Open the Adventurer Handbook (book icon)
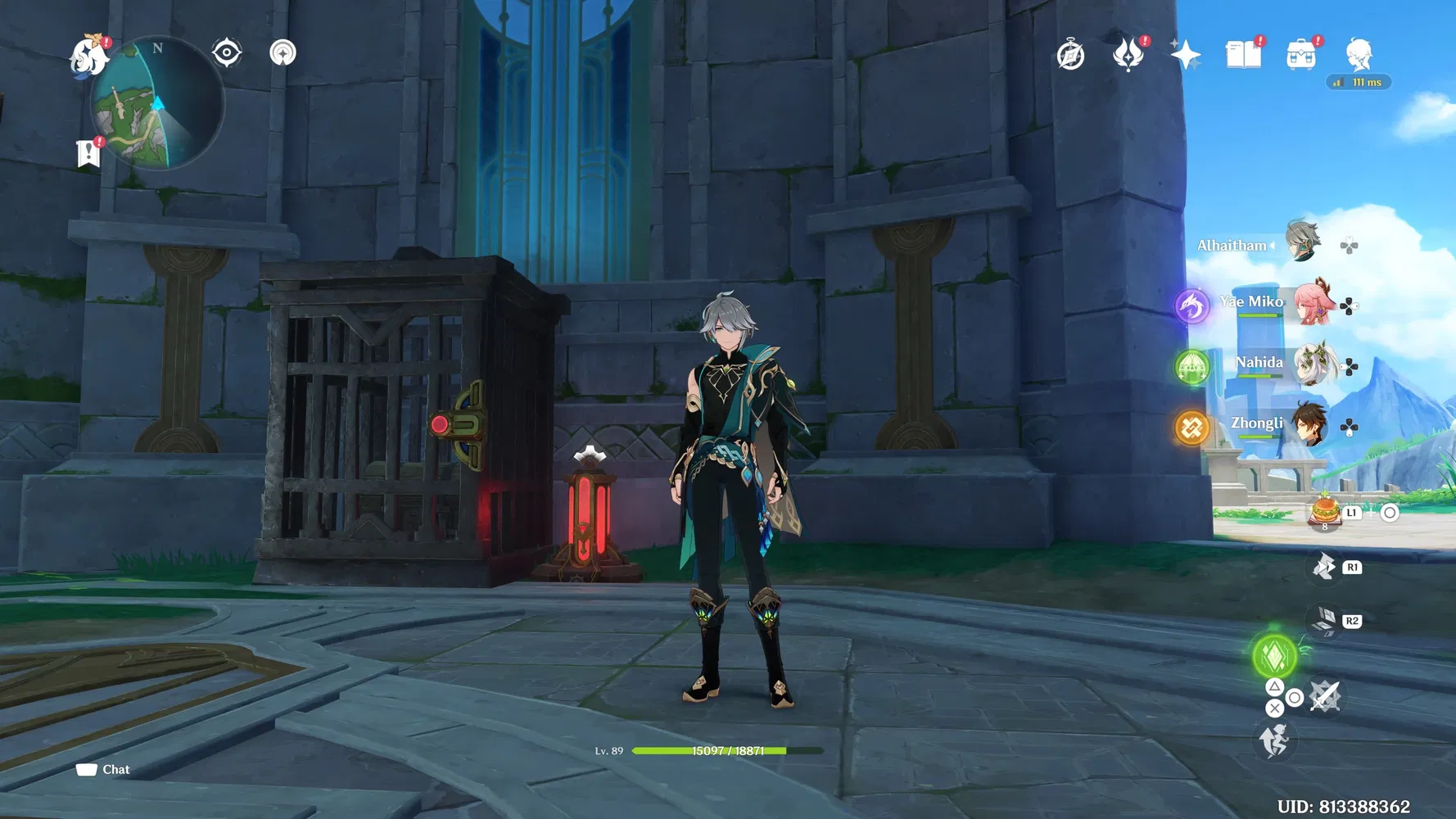1456x819 pixels. pos(1243,53)
